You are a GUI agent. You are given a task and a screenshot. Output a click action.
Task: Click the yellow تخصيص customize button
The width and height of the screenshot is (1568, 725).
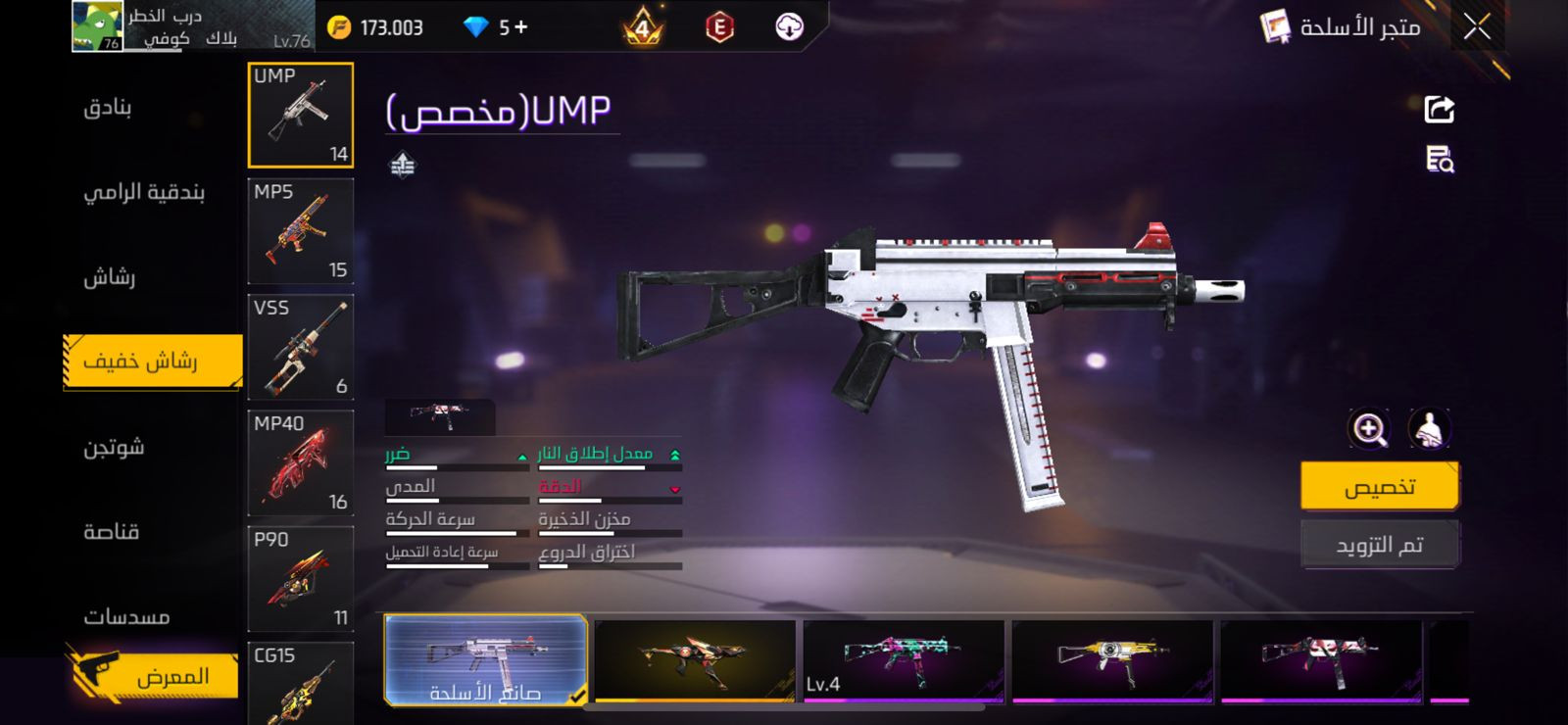click(x=1379, y=486)
